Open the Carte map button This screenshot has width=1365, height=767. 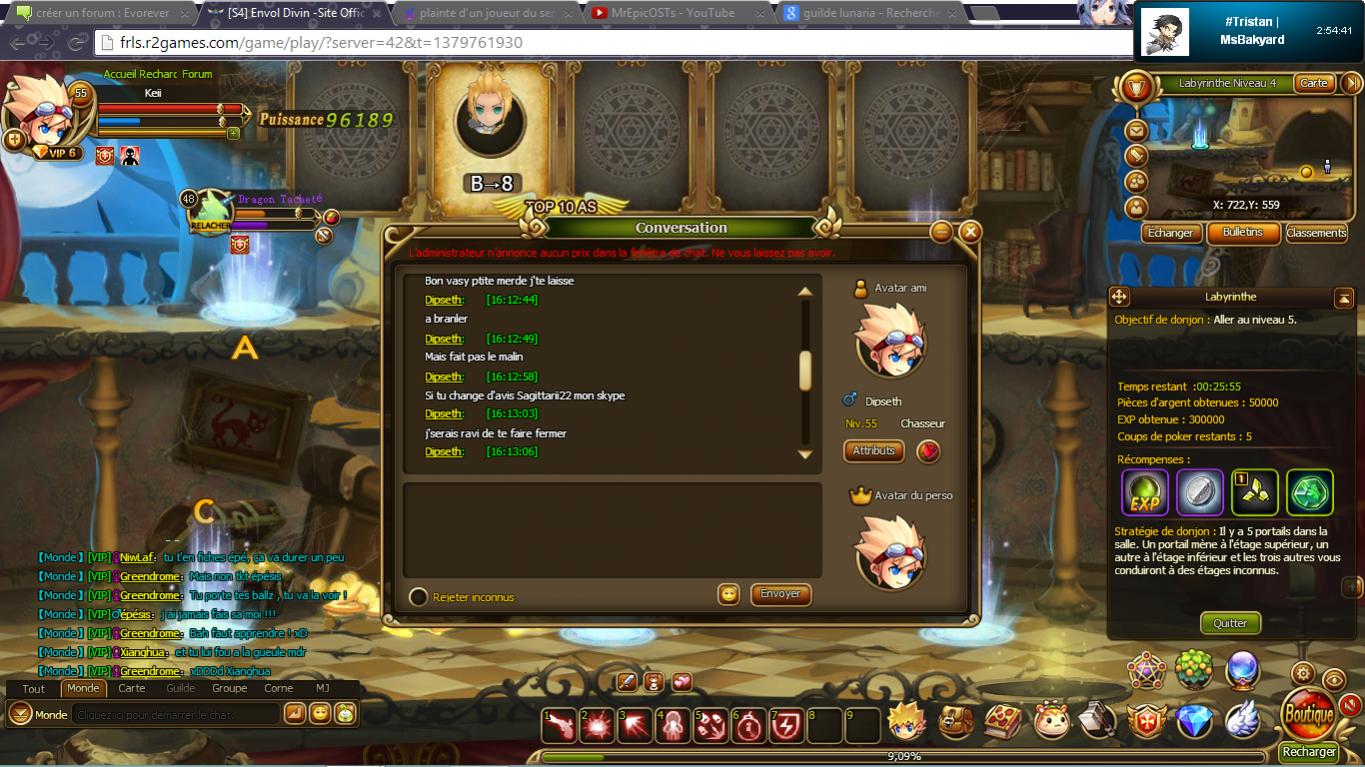coord(1314,83)
